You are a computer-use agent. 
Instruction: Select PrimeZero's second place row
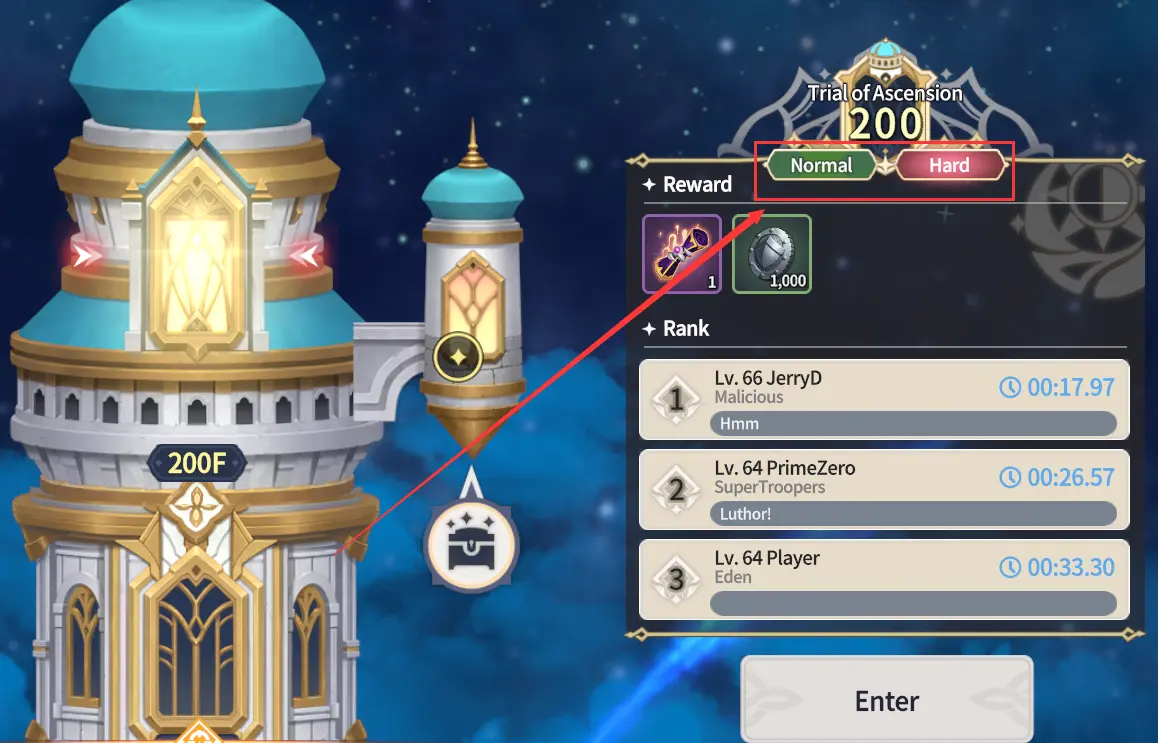tap(884, 490)
